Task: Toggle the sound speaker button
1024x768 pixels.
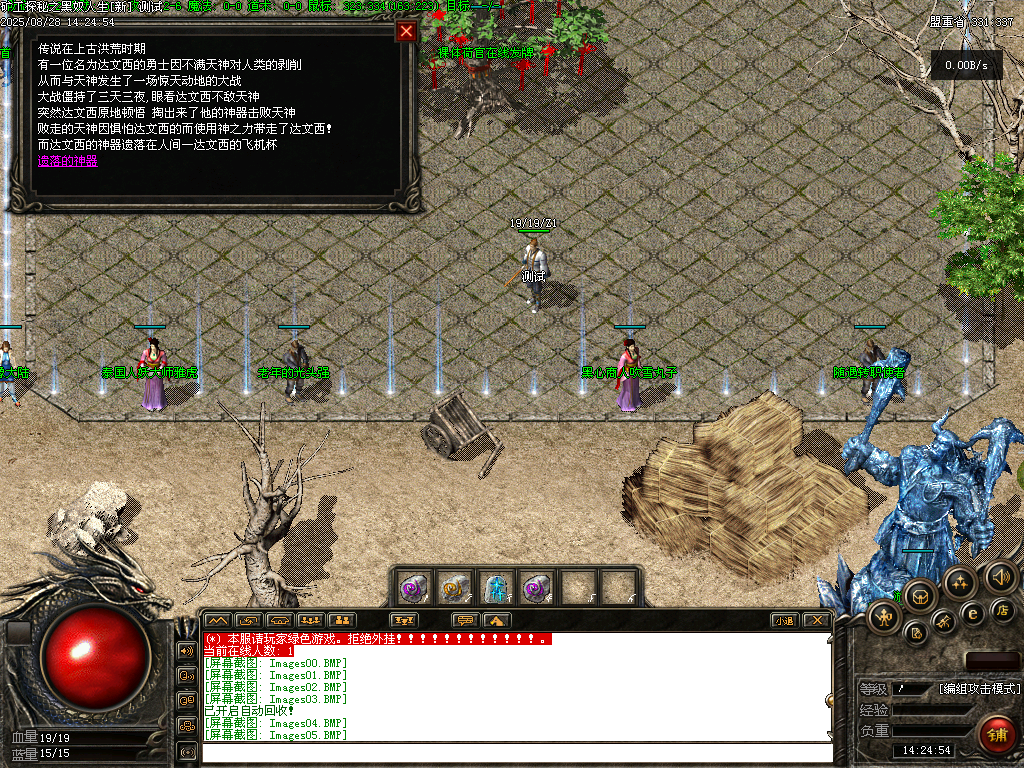Action: 1000,576
